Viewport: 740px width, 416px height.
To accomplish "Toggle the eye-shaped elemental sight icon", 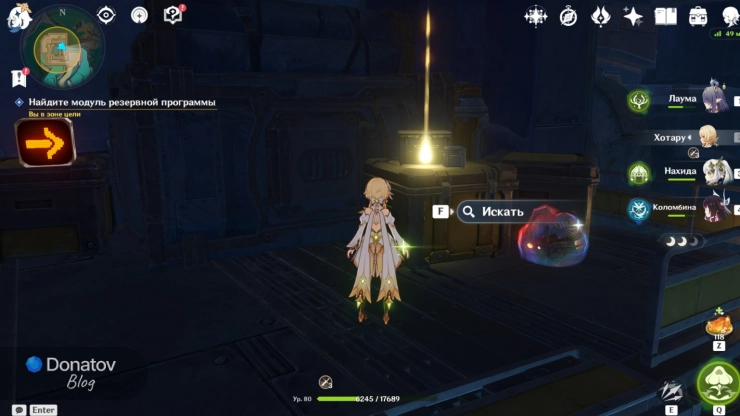I will pos(106,15).
